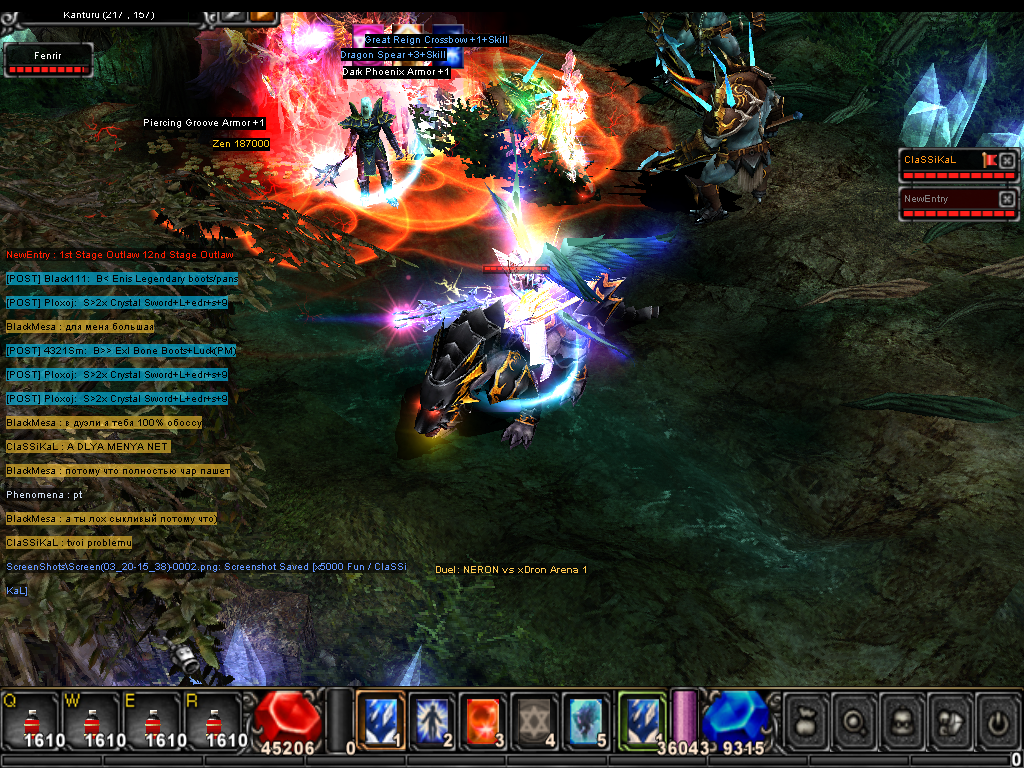
Task: Remove ClaSSiKaL from the party list
Action: [1007, 160]
